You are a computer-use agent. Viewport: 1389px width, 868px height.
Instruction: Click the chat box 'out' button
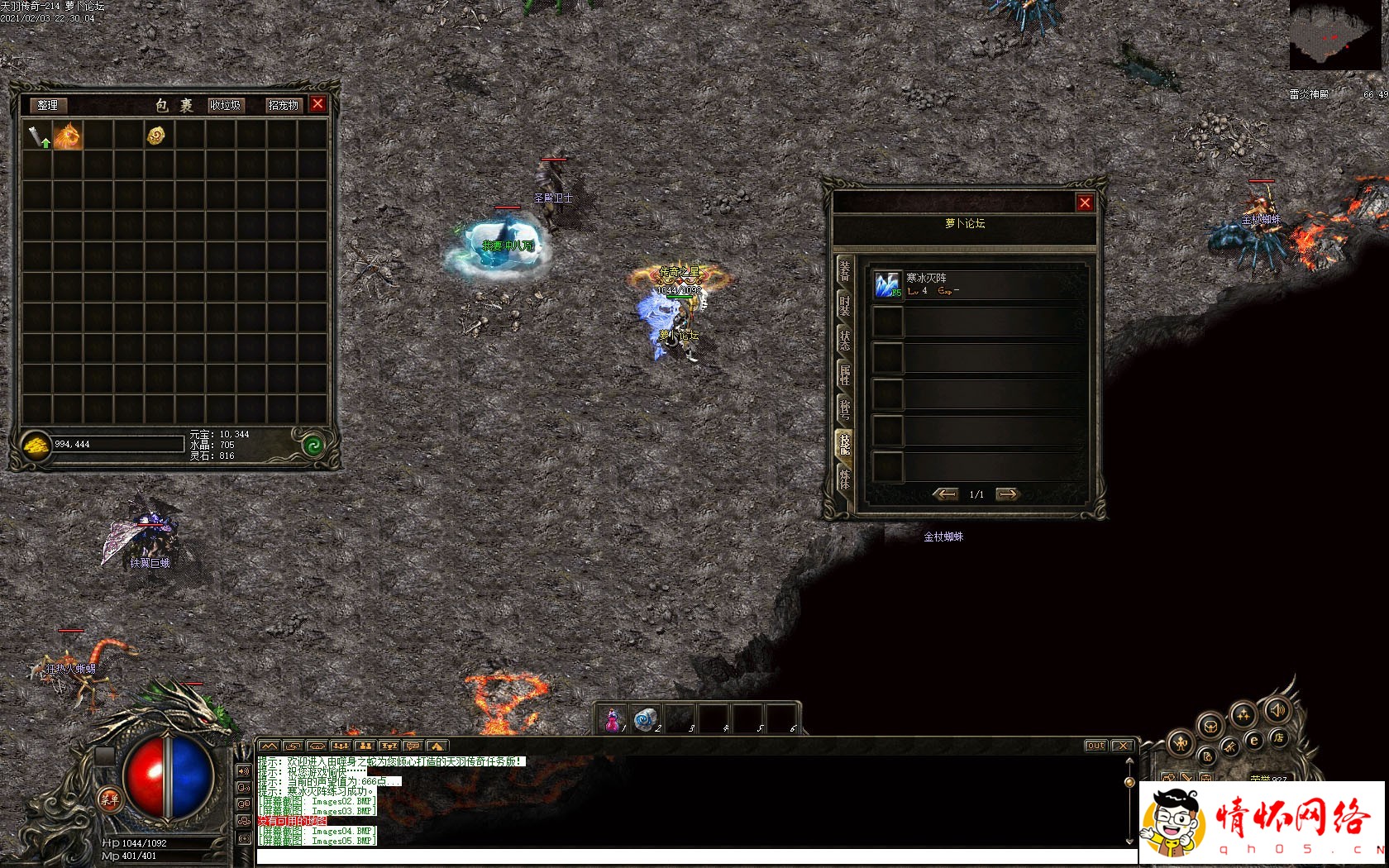[x=1095, y=746]
